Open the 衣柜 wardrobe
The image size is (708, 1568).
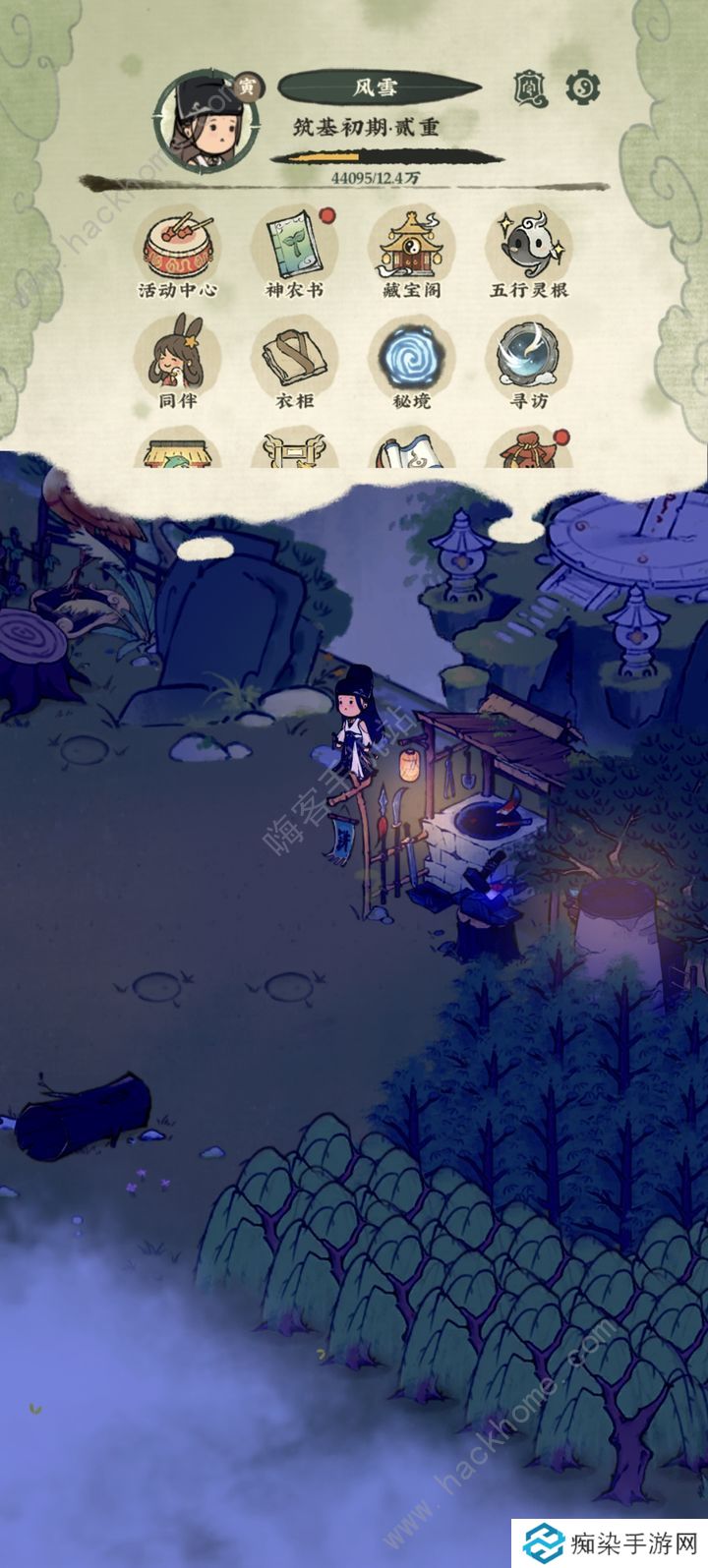[x=293, y=358]
